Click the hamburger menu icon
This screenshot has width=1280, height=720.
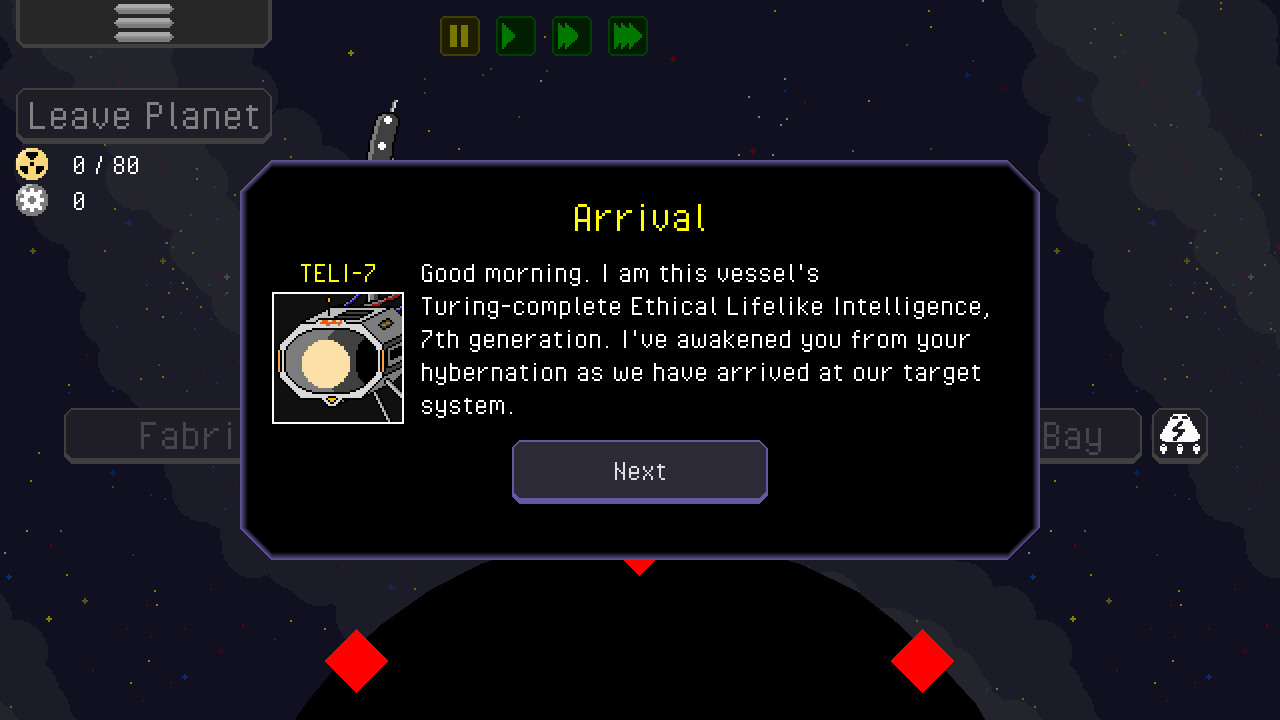click(x=143, y=24)
